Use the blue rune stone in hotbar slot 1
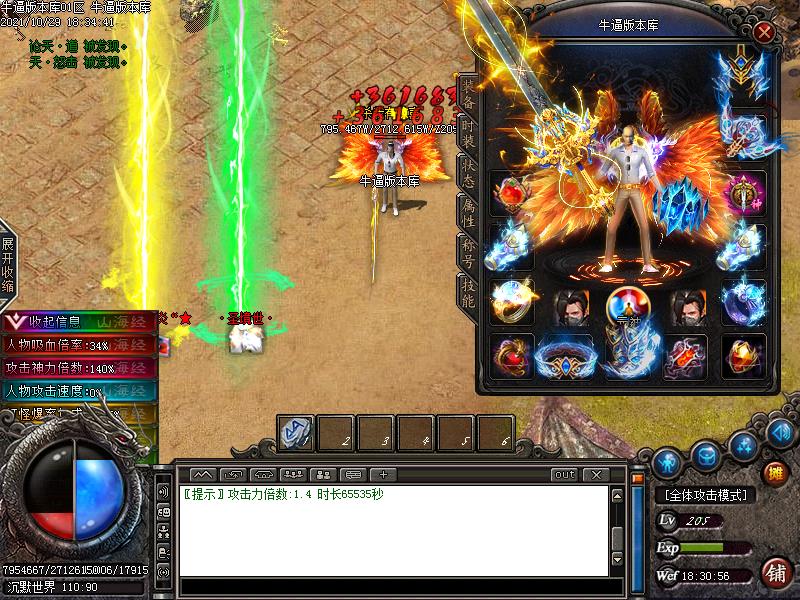 tap(297, 433)
